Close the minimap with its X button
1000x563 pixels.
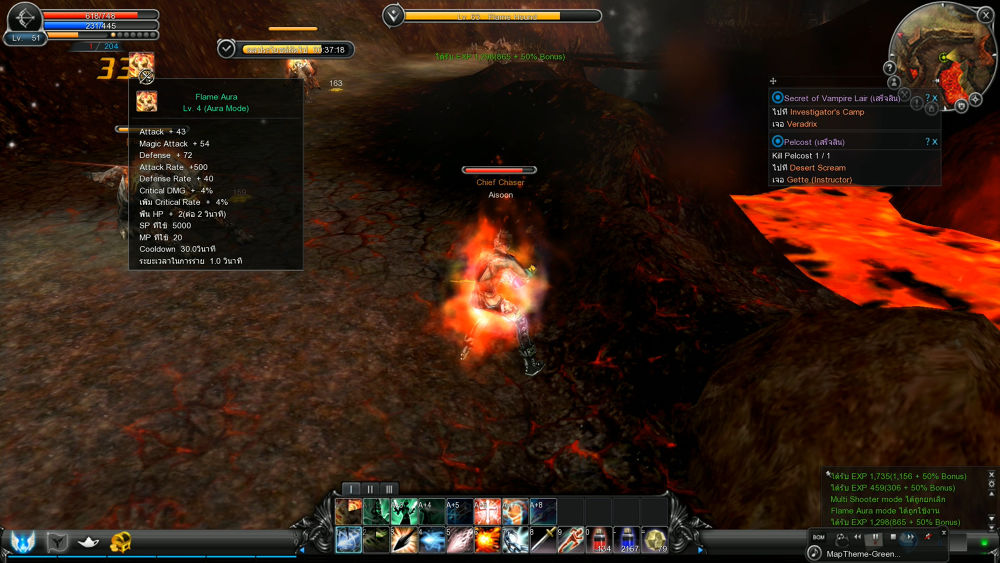tap(986, 15)
